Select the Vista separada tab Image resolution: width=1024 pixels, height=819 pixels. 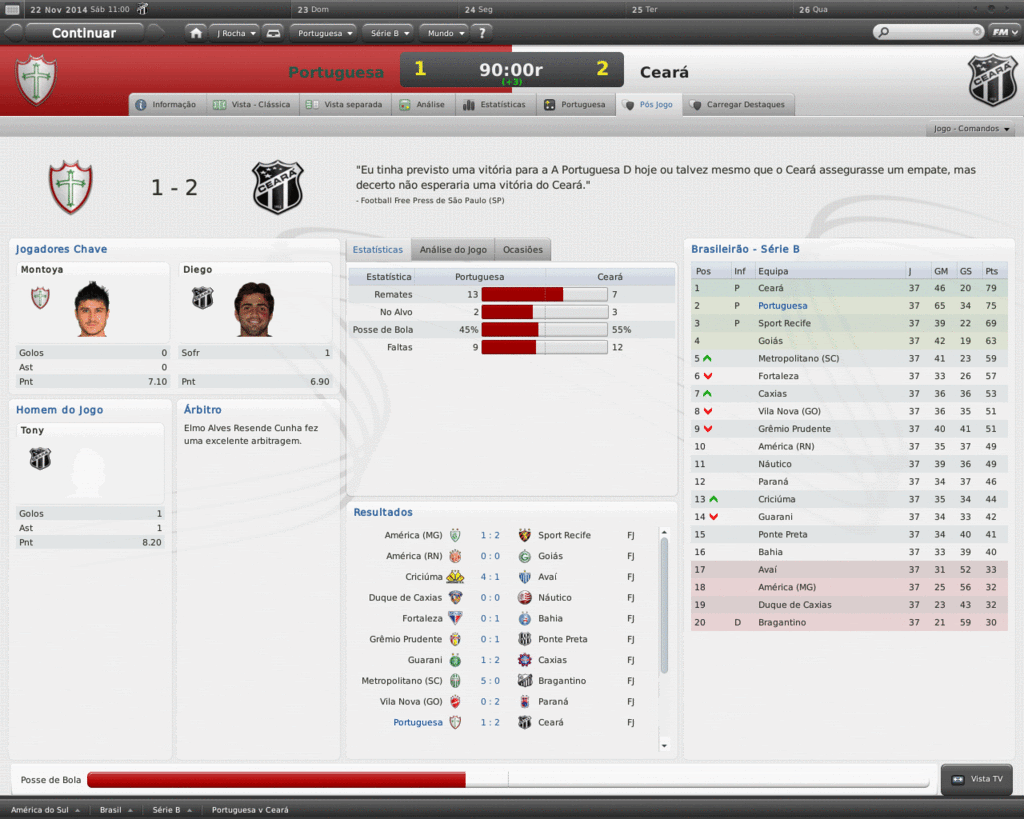coord(344,105)
